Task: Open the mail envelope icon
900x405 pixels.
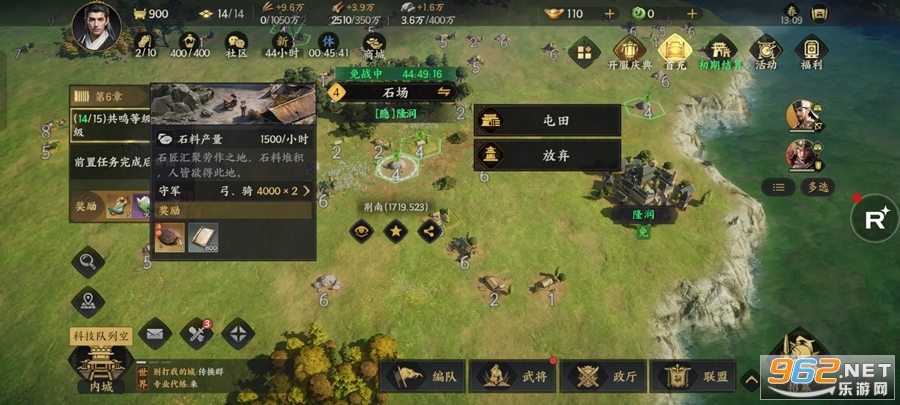Action: (155, 332)
